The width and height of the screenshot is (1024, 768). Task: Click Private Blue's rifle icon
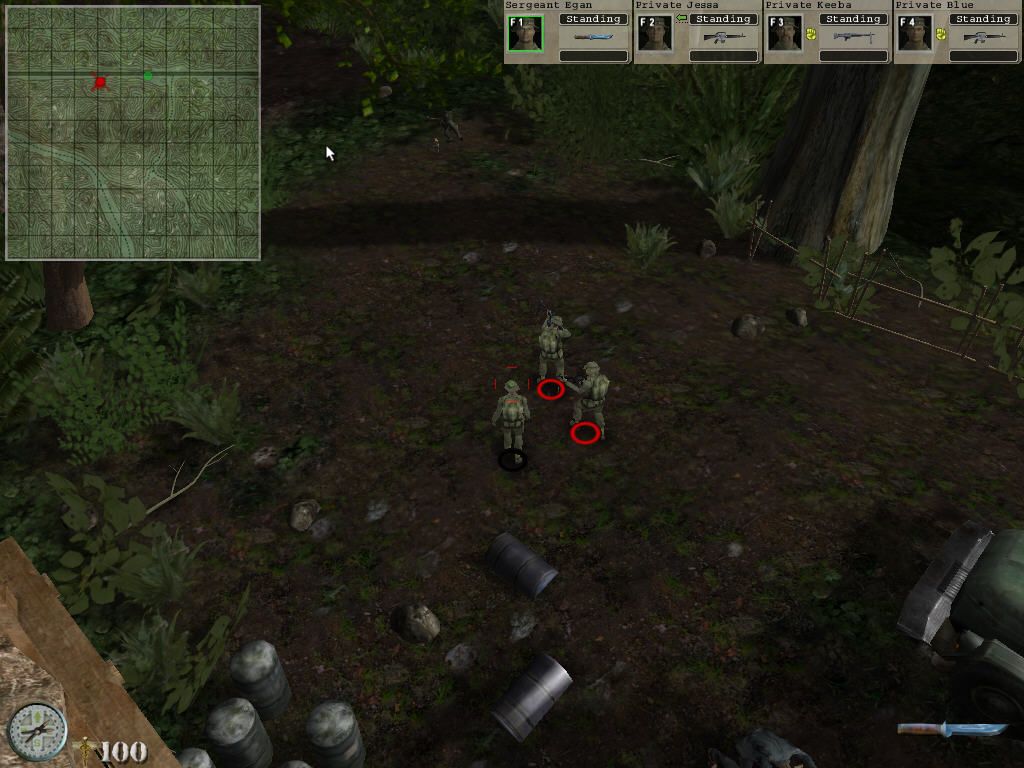click(984, 38)
